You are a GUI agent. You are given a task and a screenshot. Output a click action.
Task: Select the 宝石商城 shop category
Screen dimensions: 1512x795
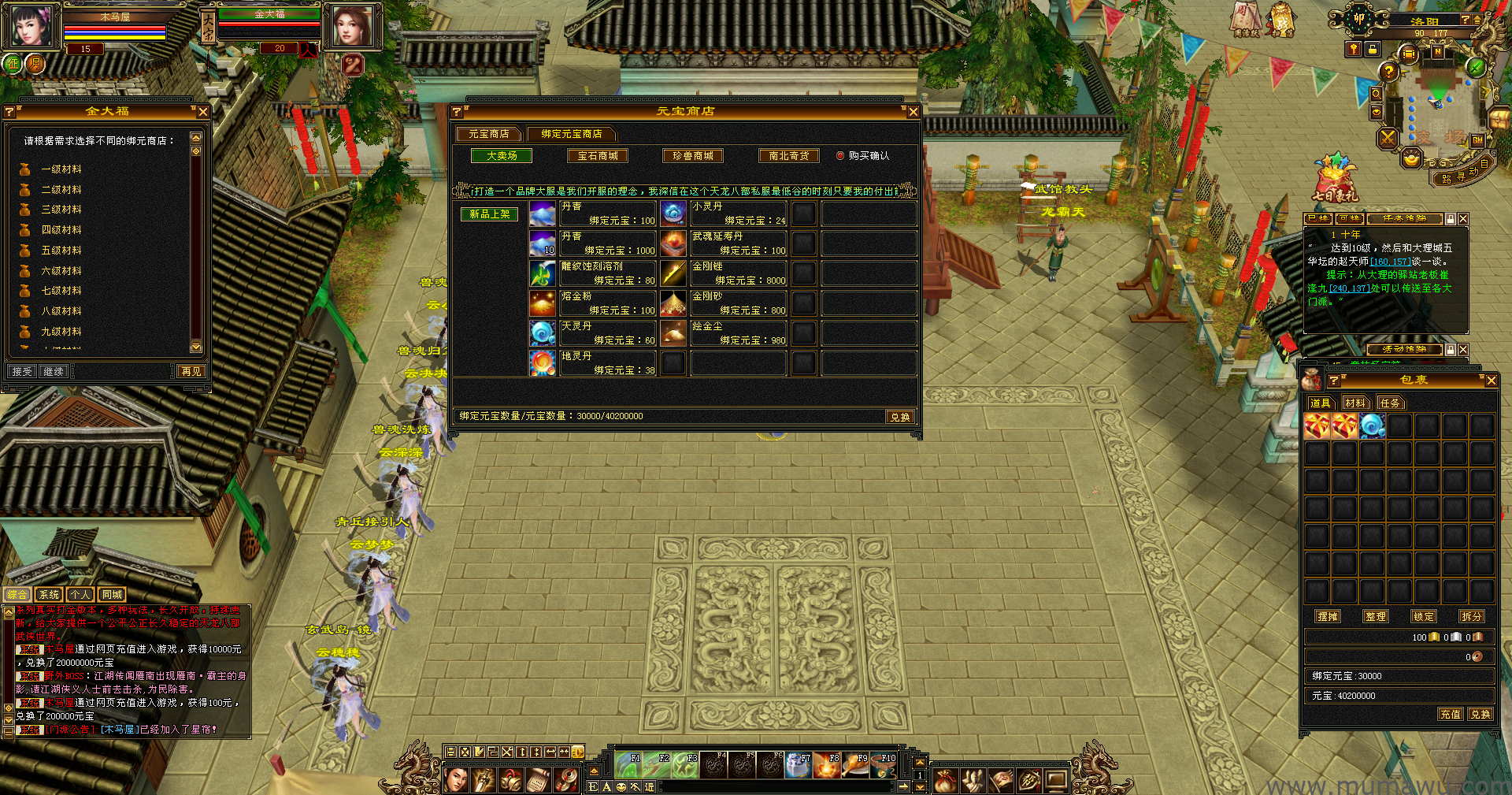[598, 156]
